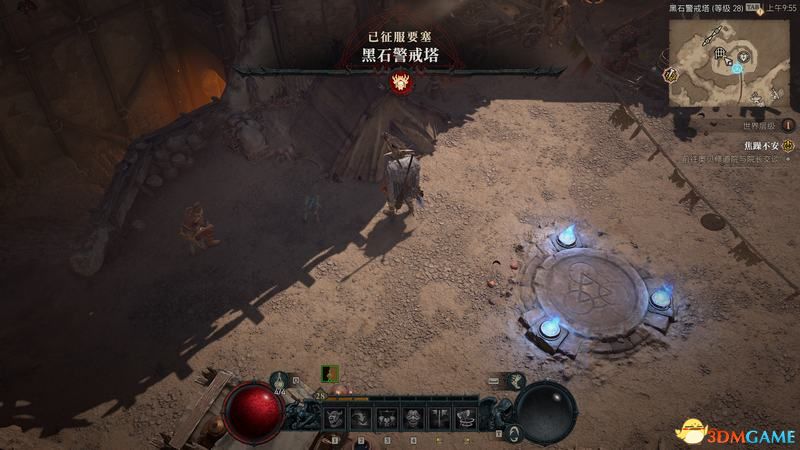Click the green-bordered buff icon above skill bar
800x450 pixels.
[328, 373]
